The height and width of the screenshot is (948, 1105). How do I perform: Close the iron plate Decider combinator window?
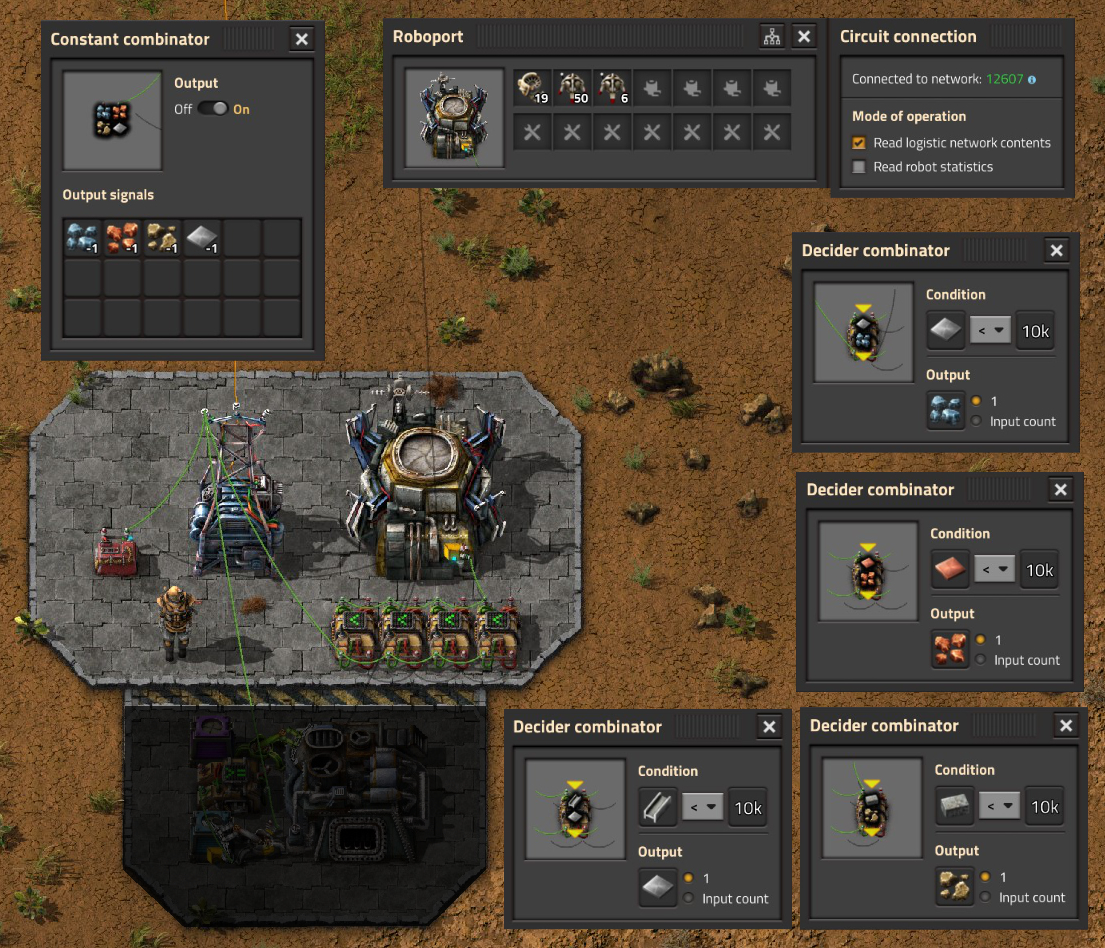coord(1055,250)
